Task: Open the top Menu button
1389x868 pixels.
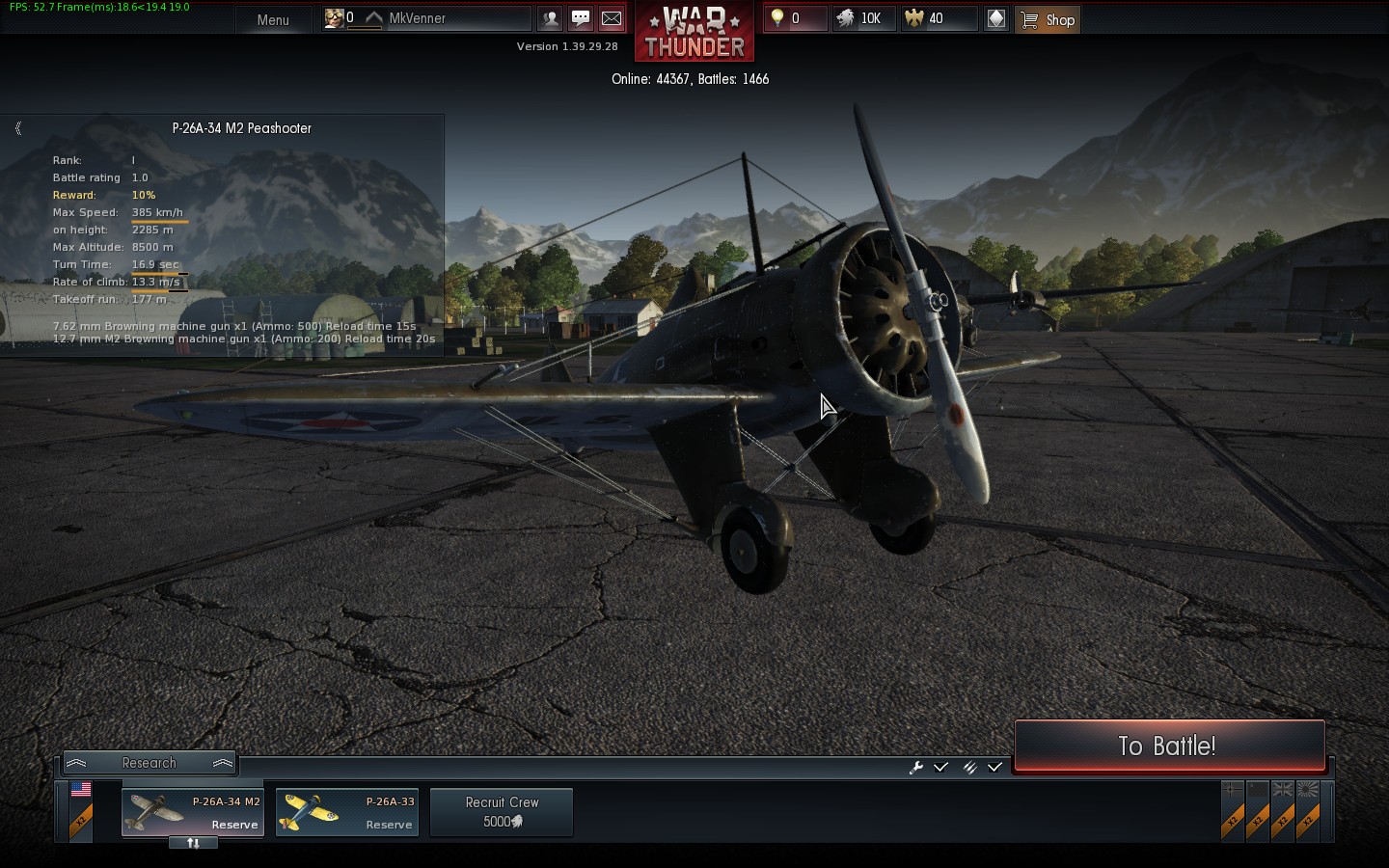Action: (x=273, y=19)
